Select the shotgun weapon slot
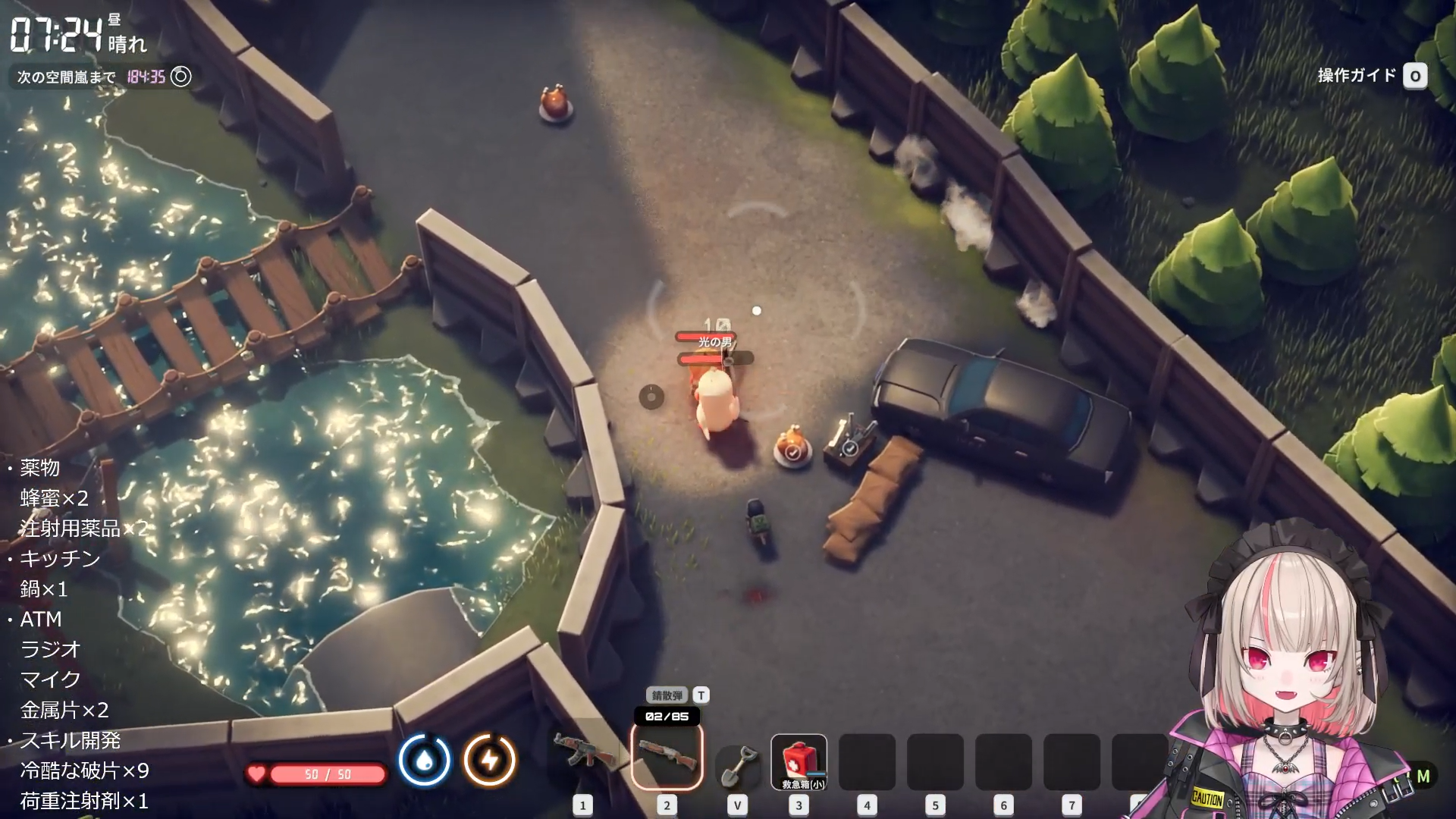 click(x=667, y=756)
